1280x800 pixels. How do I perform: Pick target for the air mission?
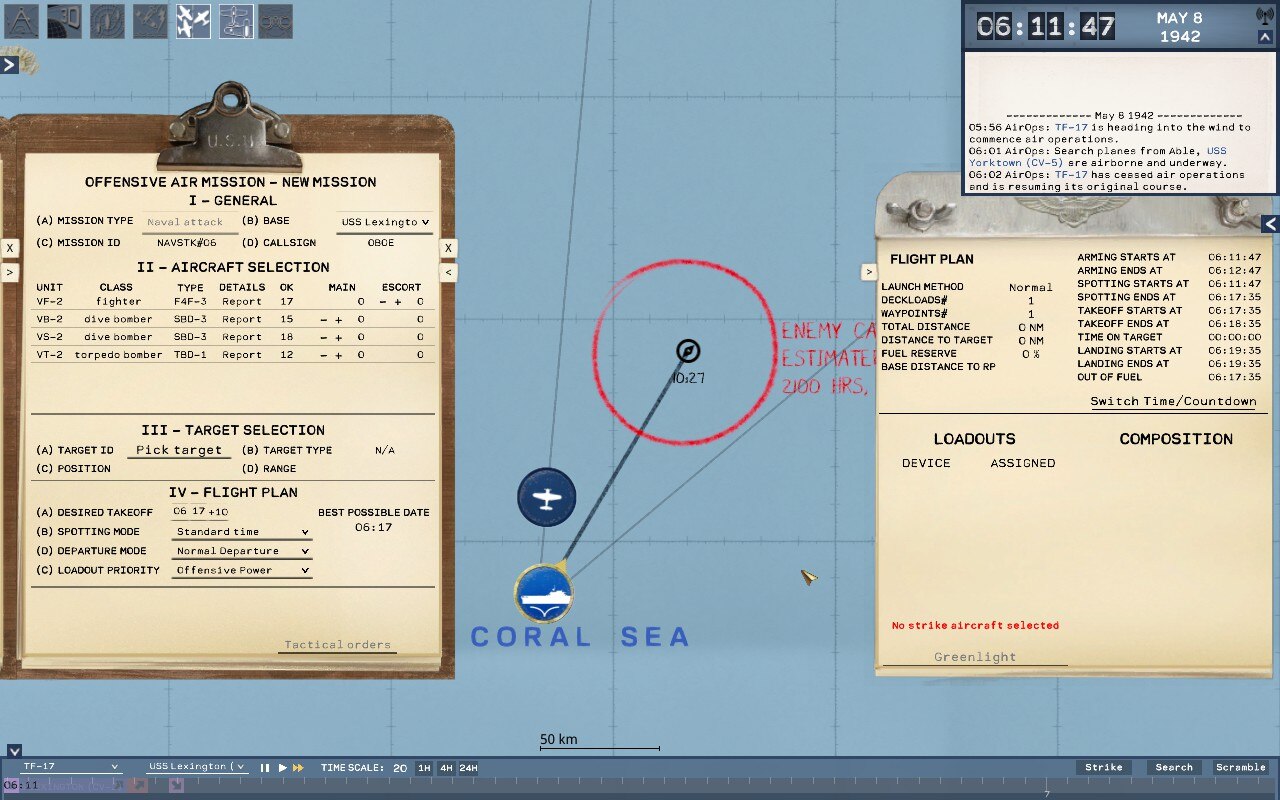click(179, 450)
